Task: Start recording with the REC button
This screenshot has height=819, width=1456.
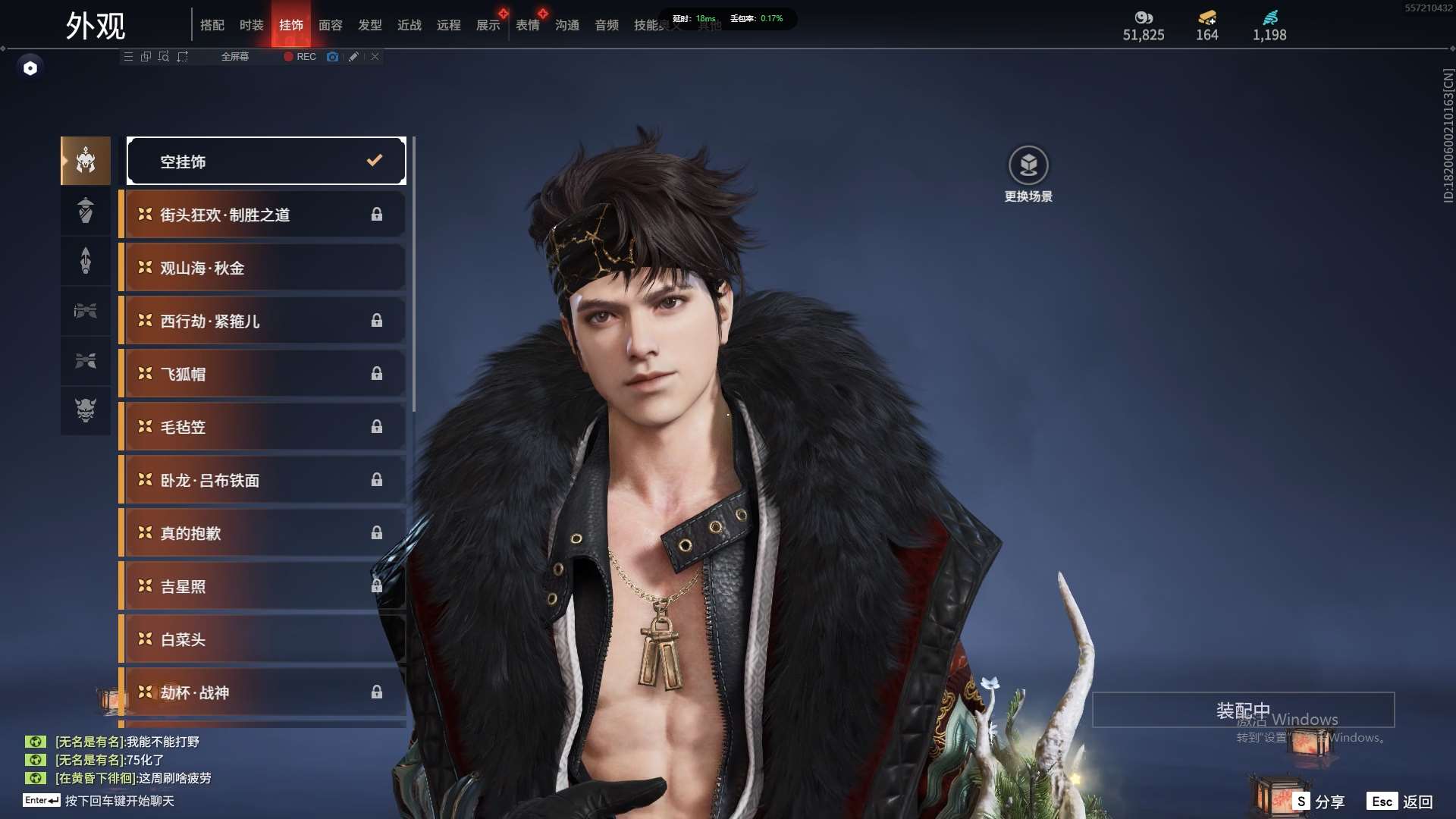Action: [300, 57]
